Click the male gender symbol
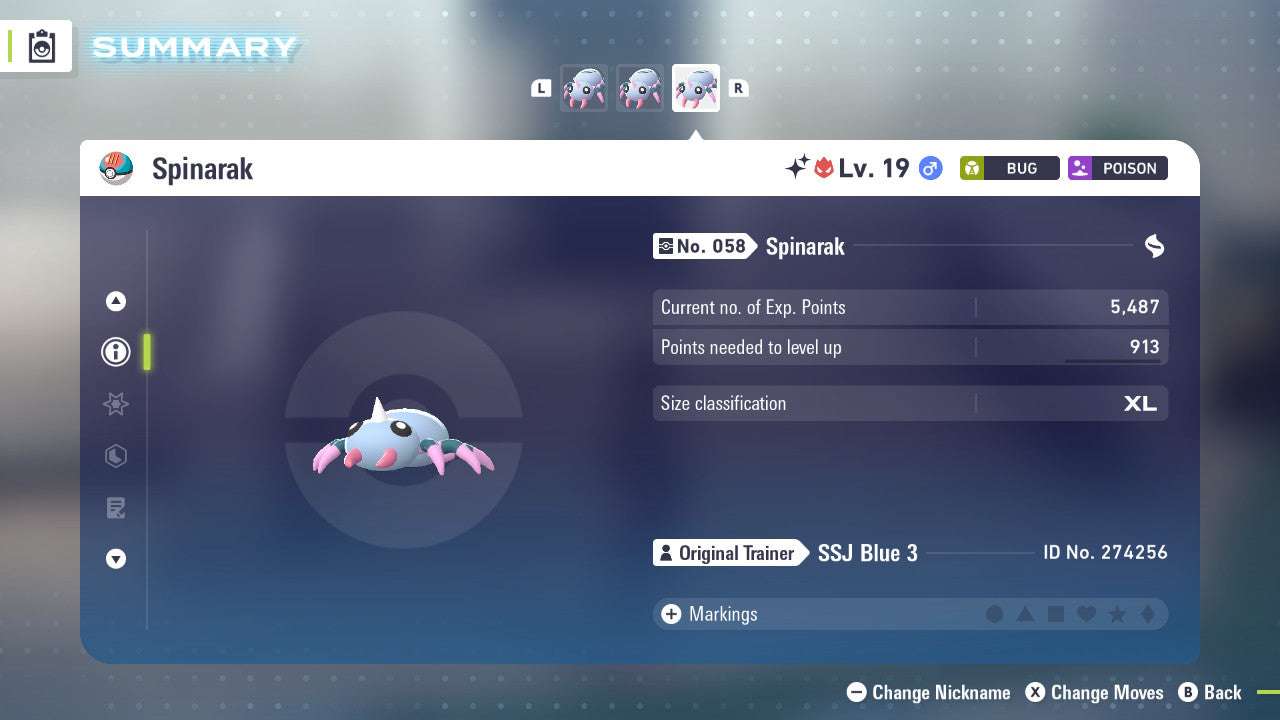The width and height of the screenshot is (1280, 720). [x=929, y=169]
